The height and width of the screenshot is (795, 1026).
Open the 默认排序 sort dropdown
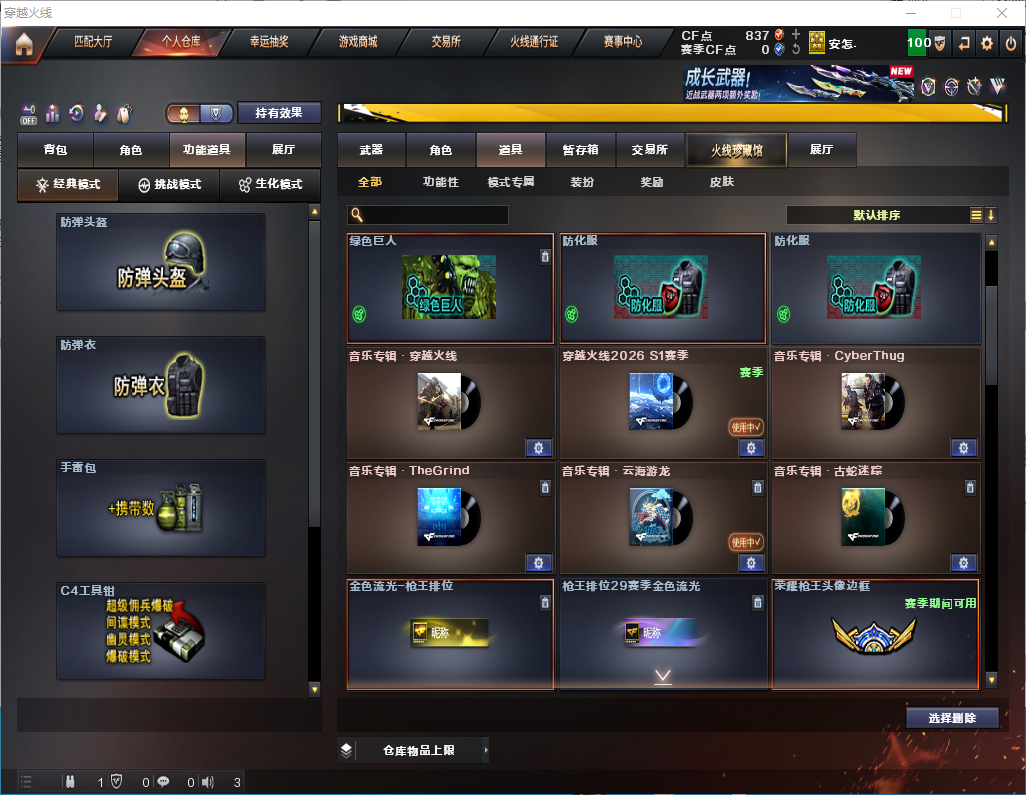coord(876,215)
